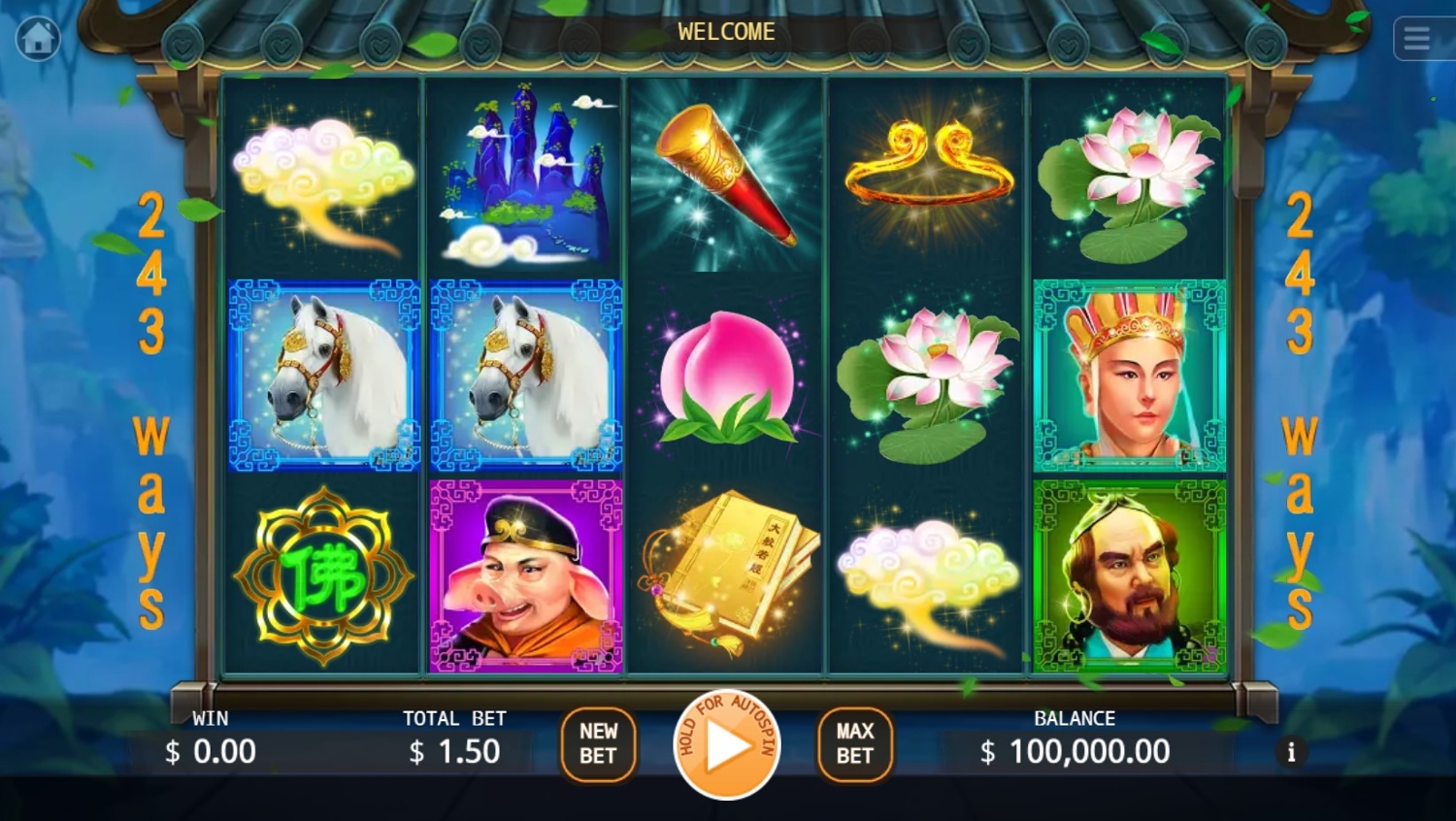Open the hamburger menu
Viewport: 1456px width, 821px height.
[x=1417, y=39]
